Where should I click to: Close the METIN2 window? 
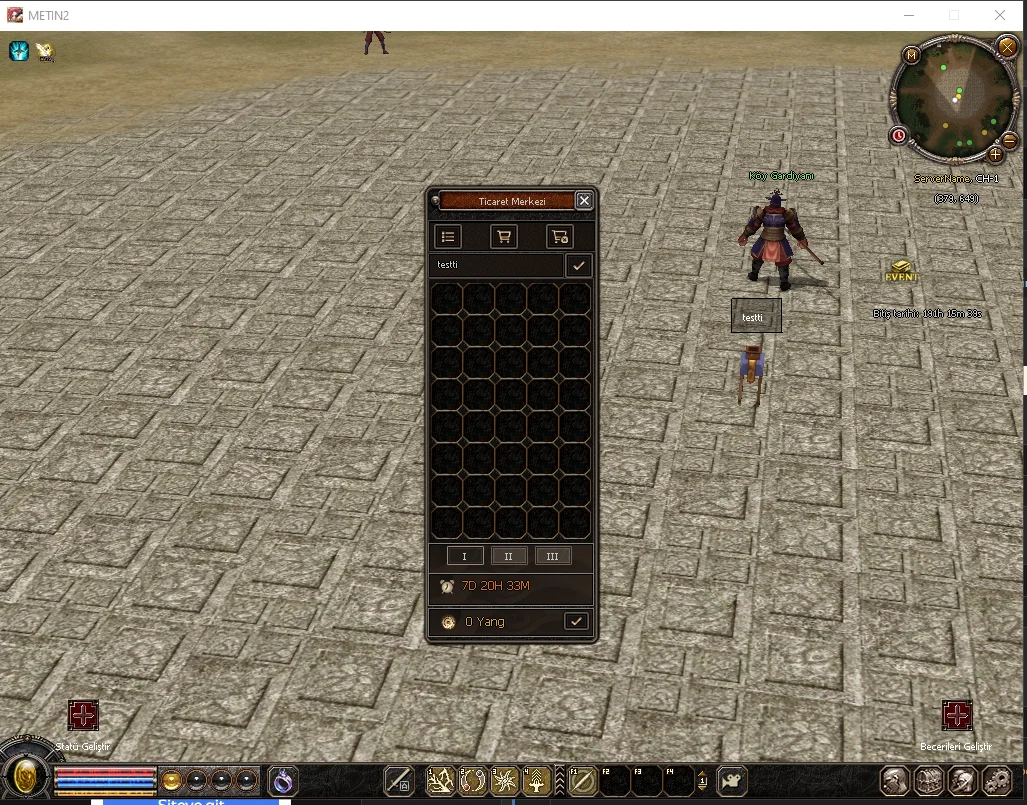click(1000, 15)
